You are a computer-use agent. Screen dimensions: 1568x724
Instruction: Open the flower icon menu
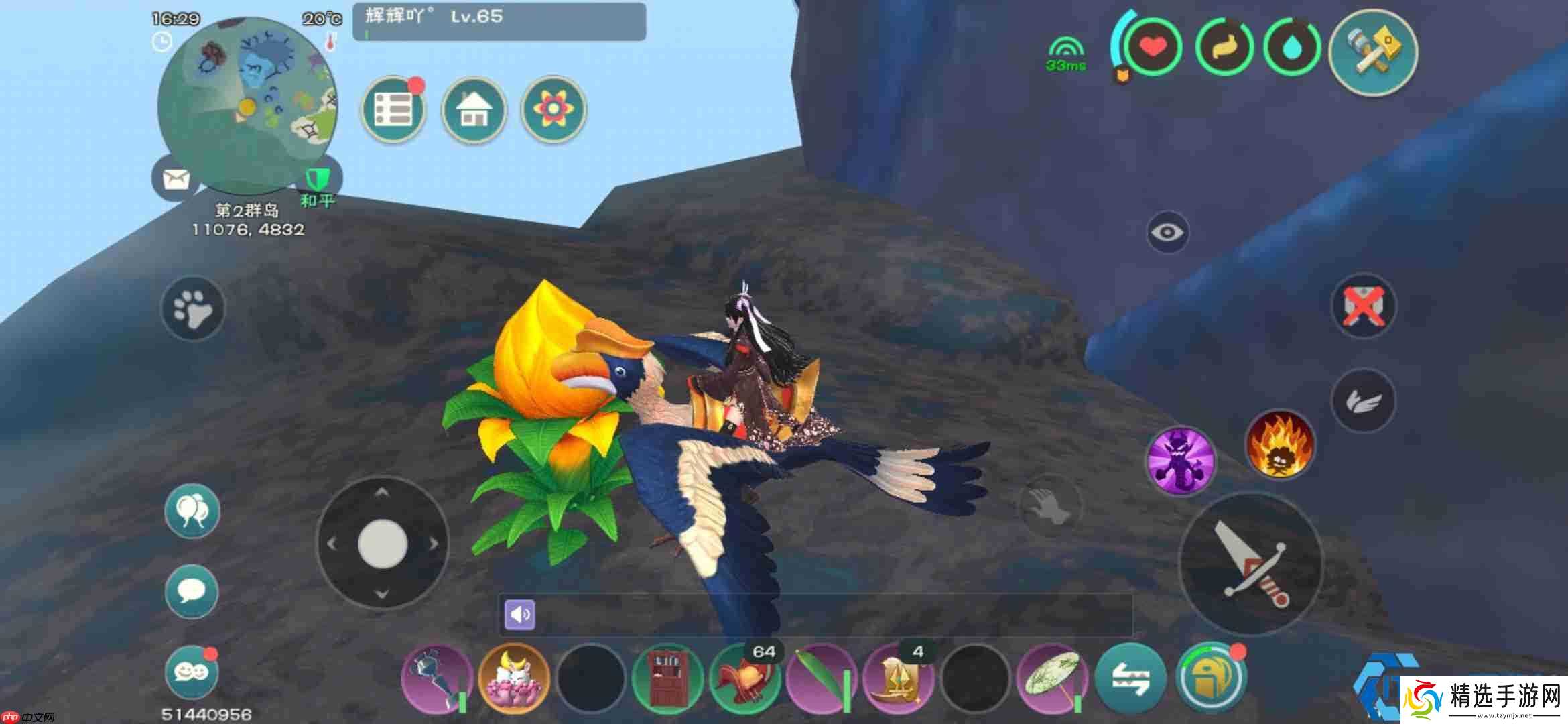[x=553, y=109]
